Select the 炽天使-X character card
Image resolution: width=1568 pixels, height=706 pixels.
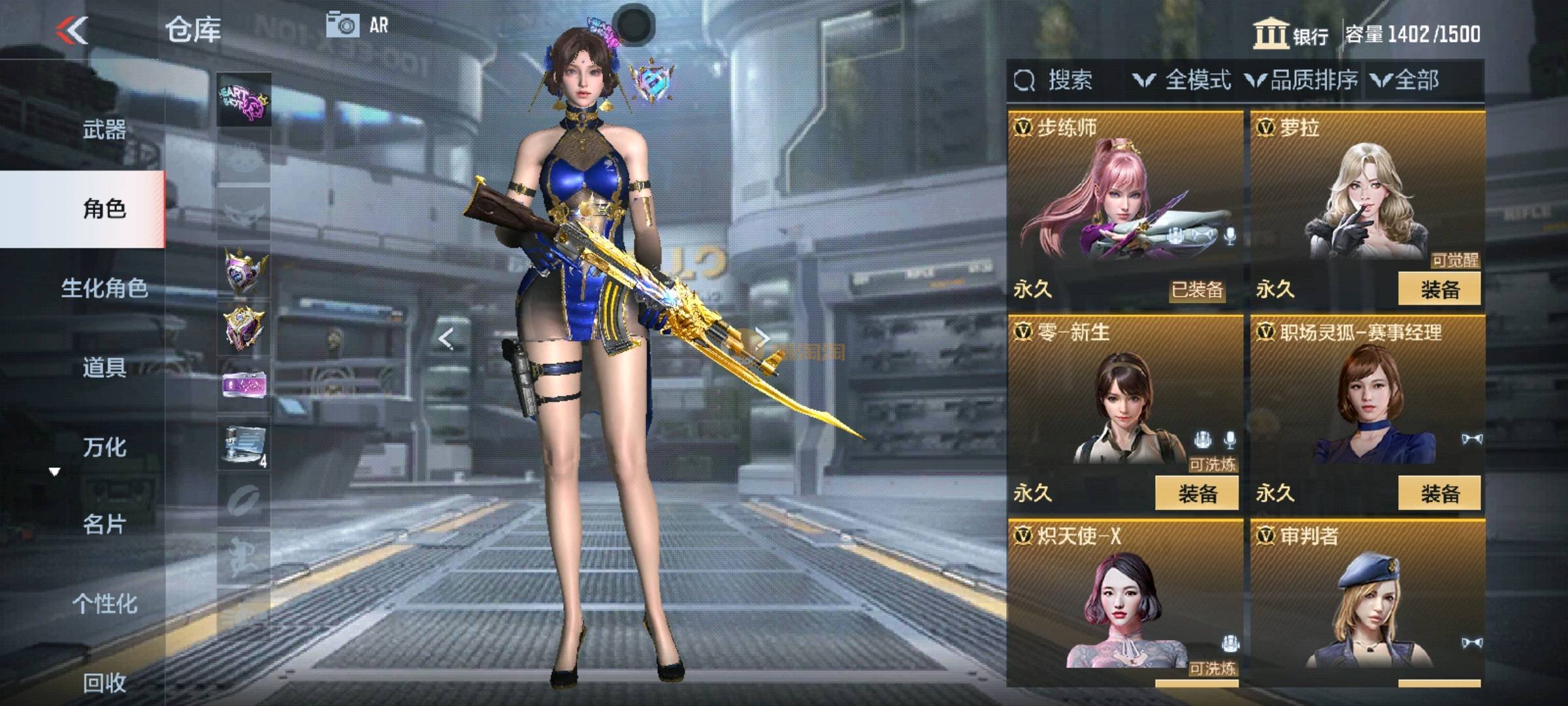coord(1124,601)
